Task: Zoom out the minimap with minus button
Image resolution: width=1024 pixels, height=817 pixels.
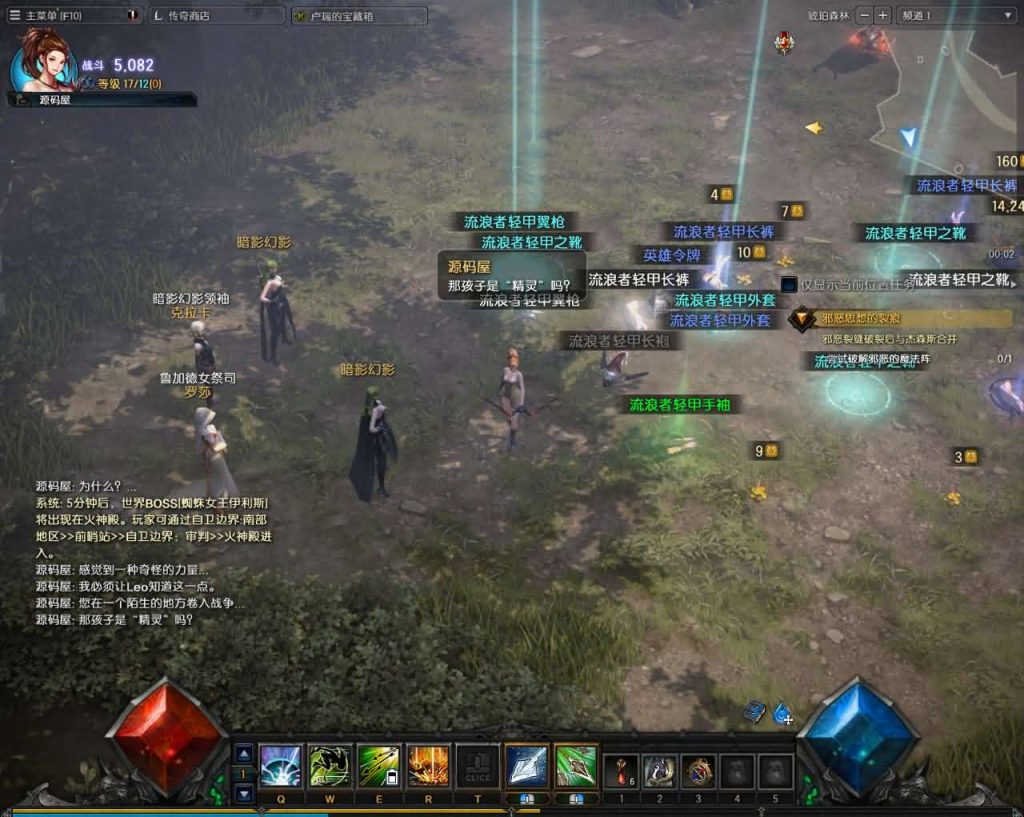Action: (x=865, y=15)
